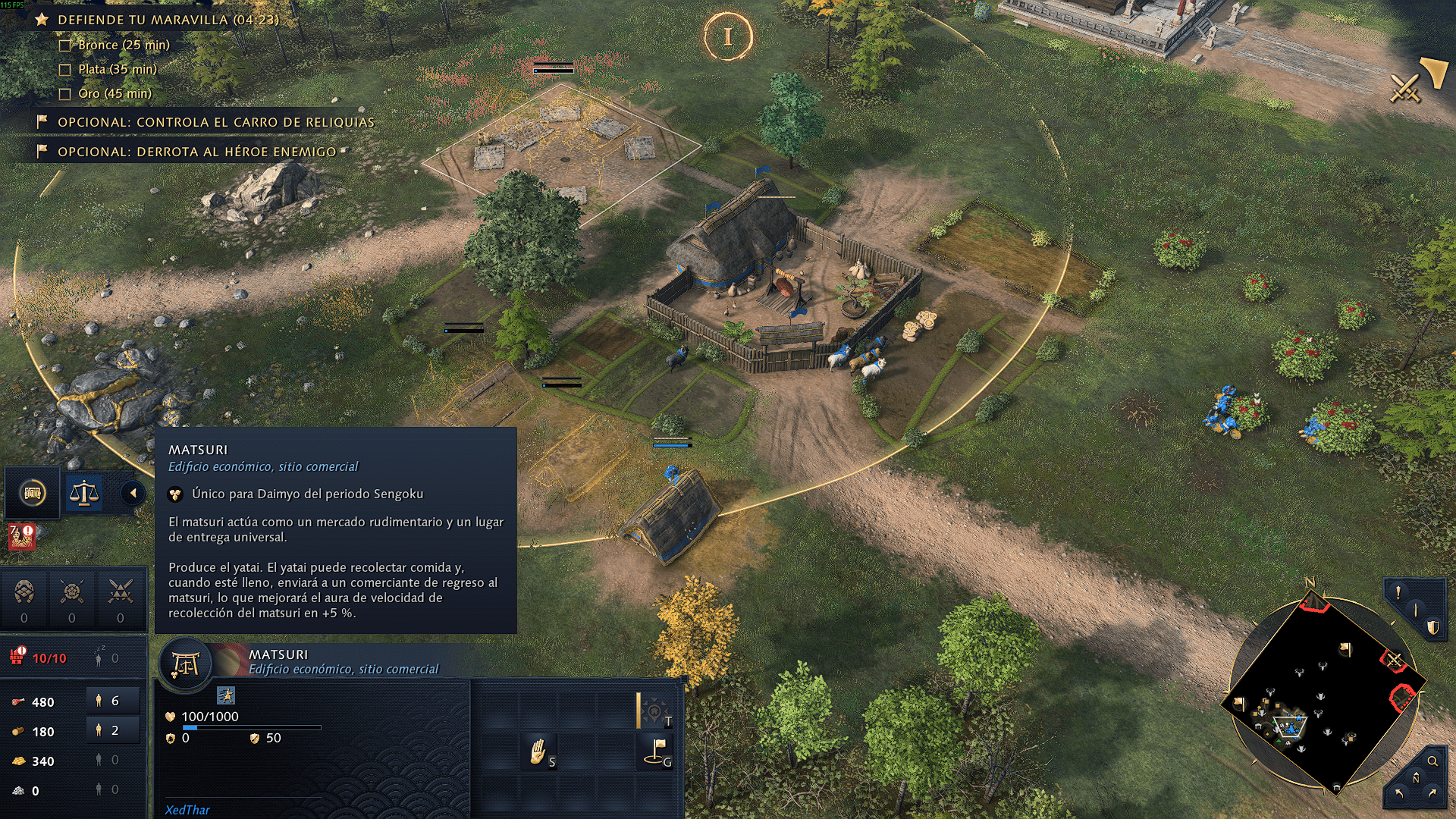1456x819 pixels.
Task: Reset camera to north
Action: pos(1415,778)
